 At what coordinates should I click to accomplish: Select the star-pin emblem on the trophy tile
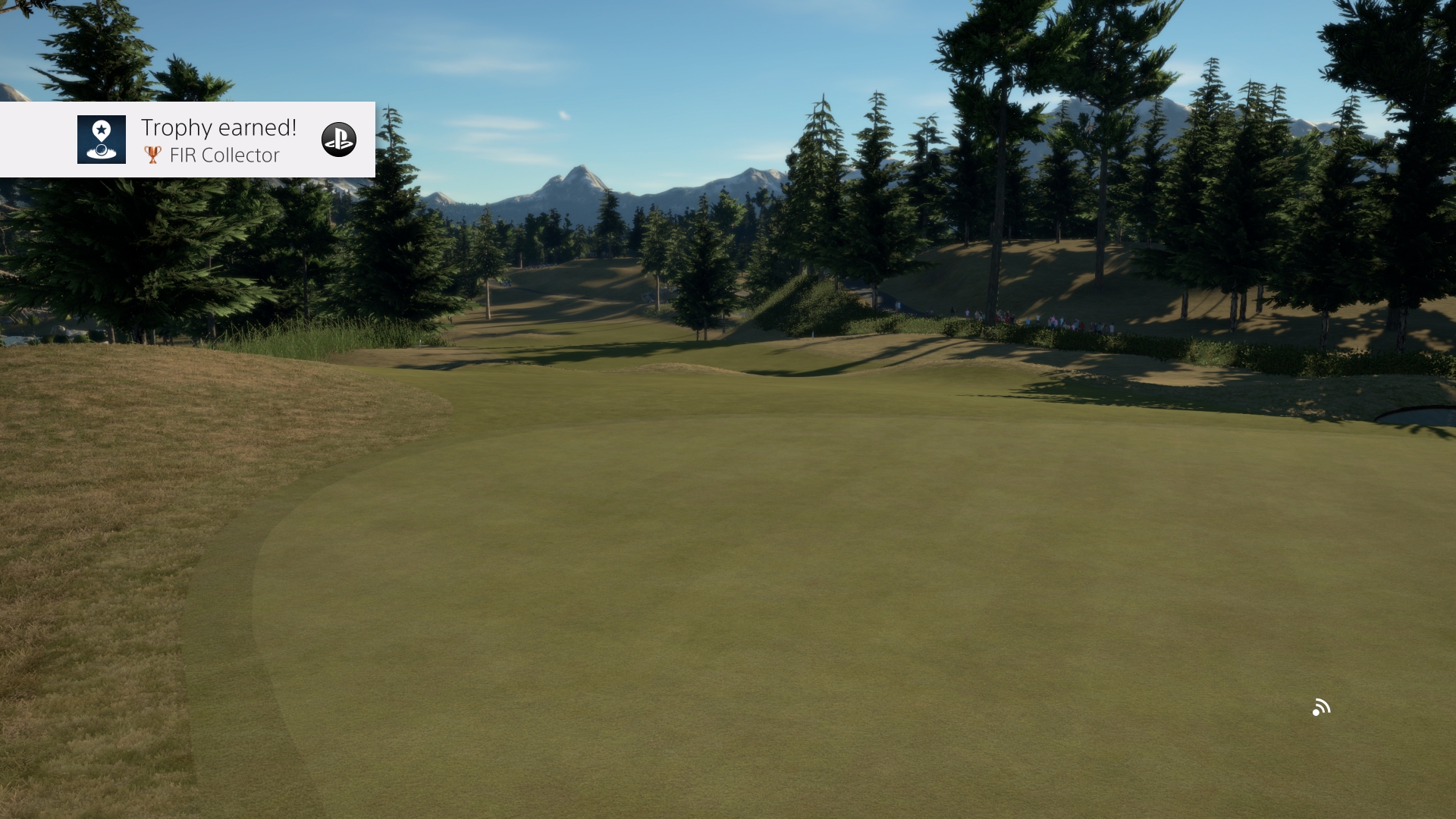(x=101, y=130)
